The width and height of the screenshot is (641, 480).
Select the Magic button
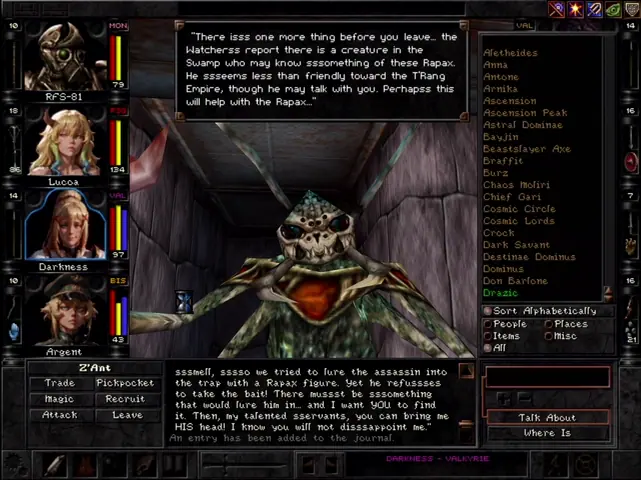[x=60, y=399]
